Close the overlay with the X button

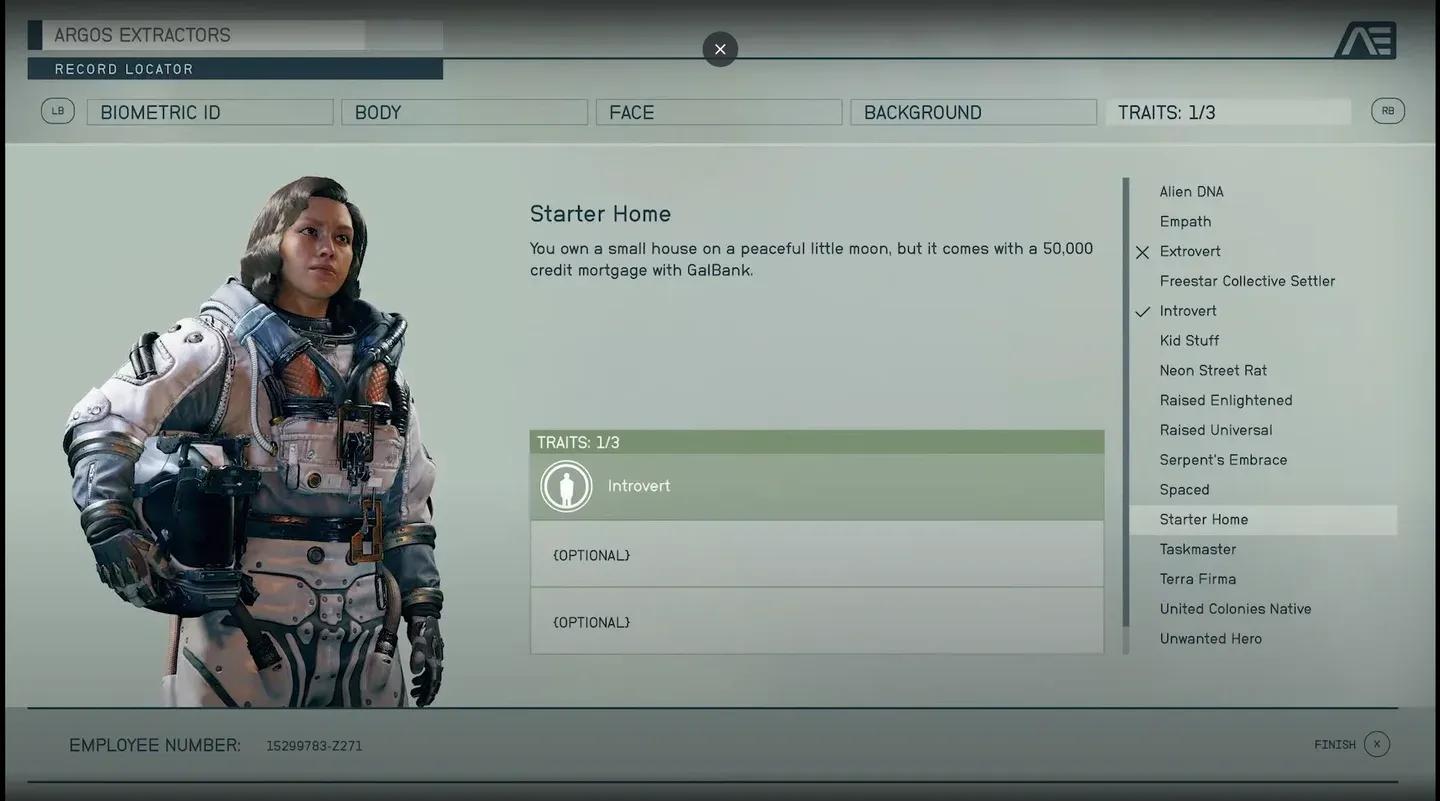(720, 49)
